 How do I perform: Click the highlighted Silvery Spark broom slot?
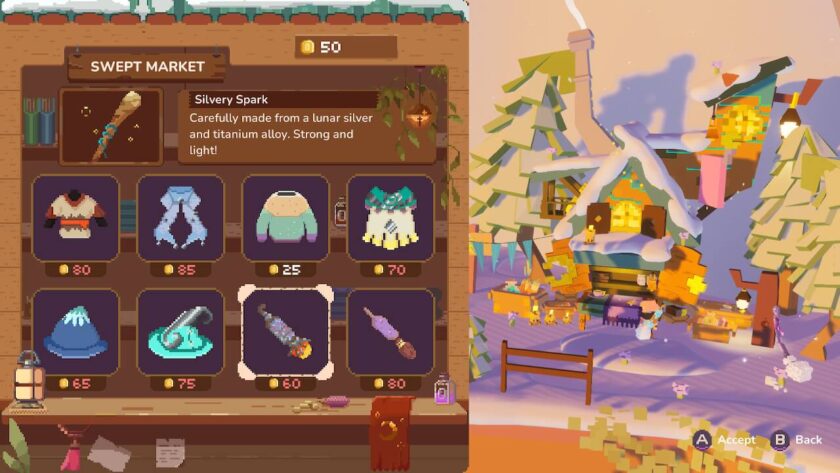pyautogui.click(x=285, y=332)
